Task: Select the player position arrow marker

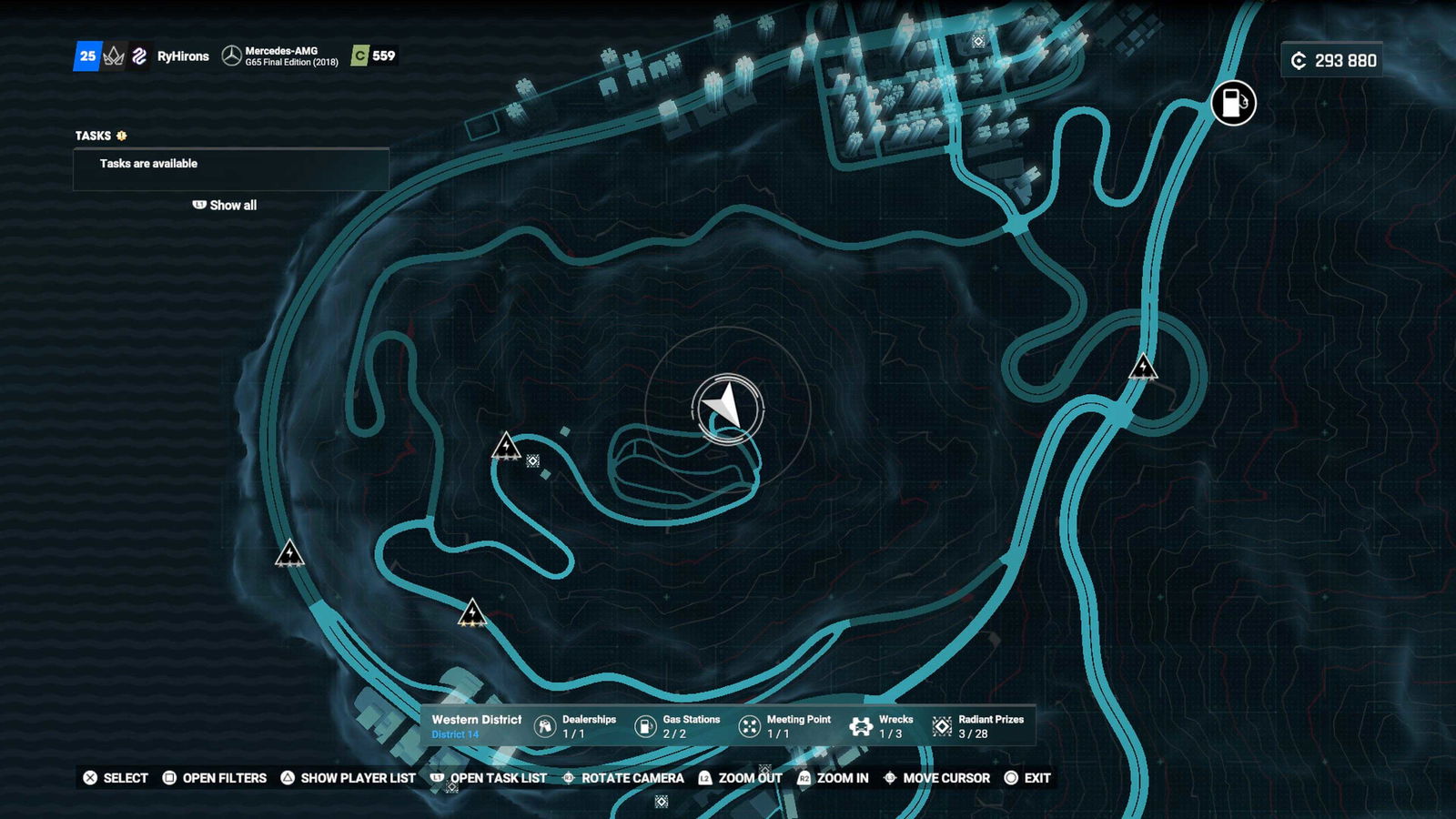Action: point(727,408)
